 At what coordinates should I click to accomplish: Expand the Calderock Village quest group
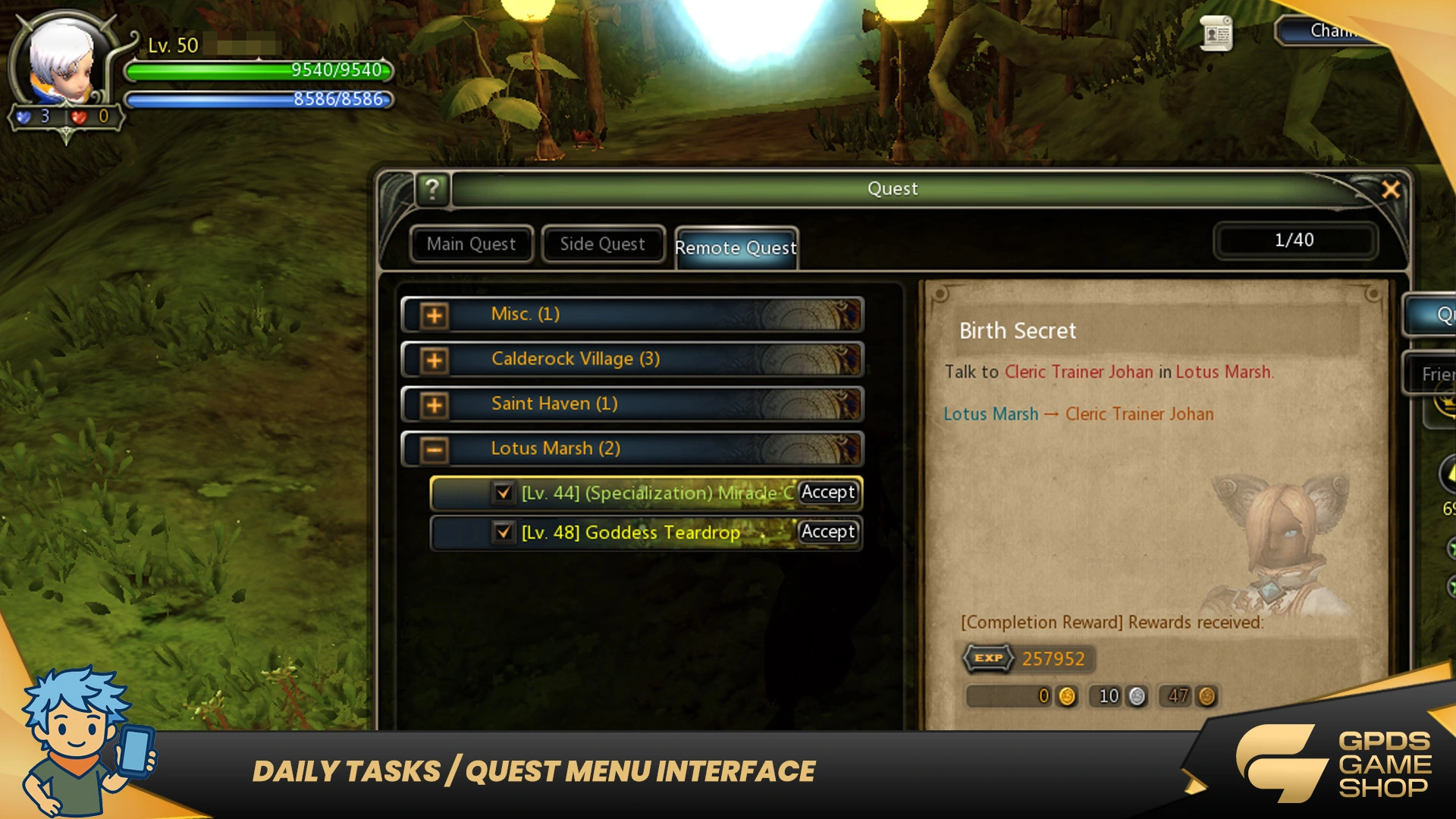click(x=435, y=360)
